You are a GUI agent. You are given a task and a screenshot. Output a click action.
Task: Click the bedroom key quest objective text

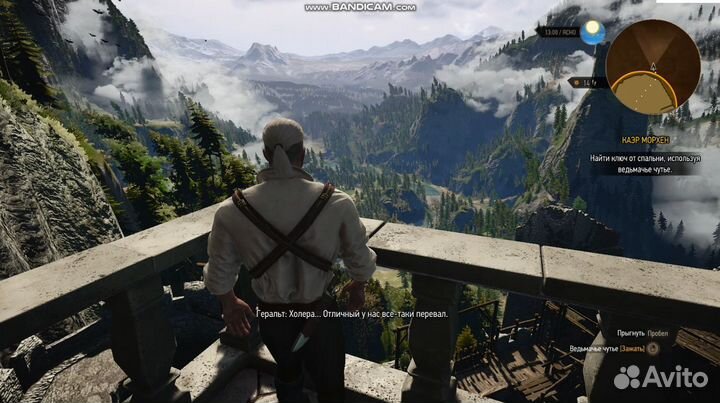click(x=643, y=164)
